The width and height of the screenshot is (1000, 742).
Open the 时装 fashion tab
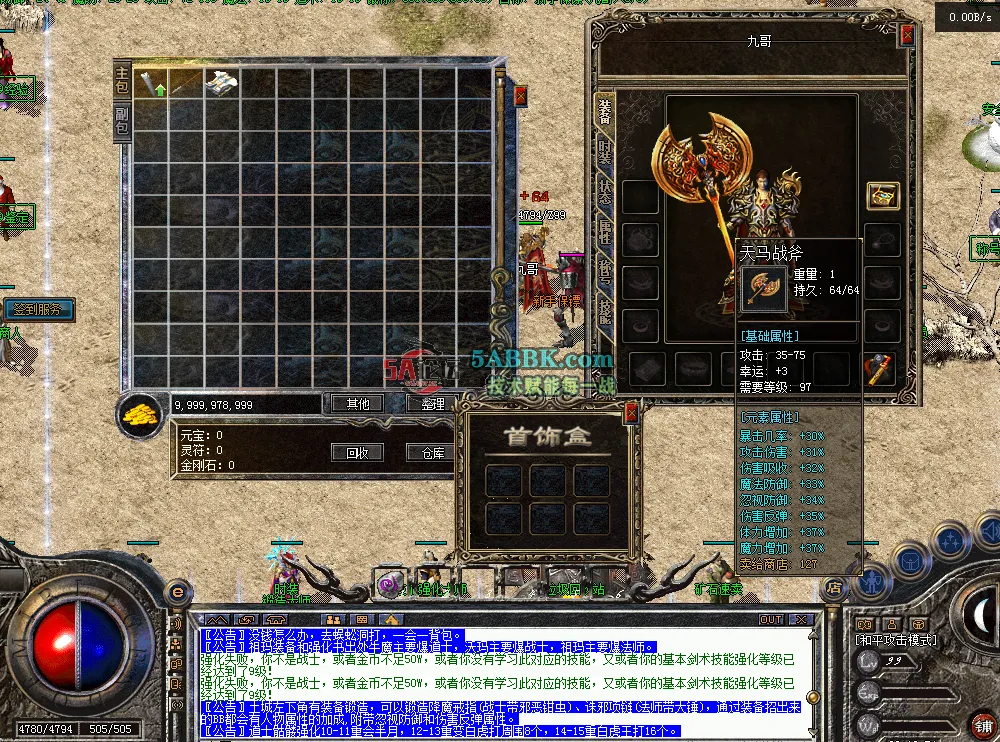[x=605, y=152]
